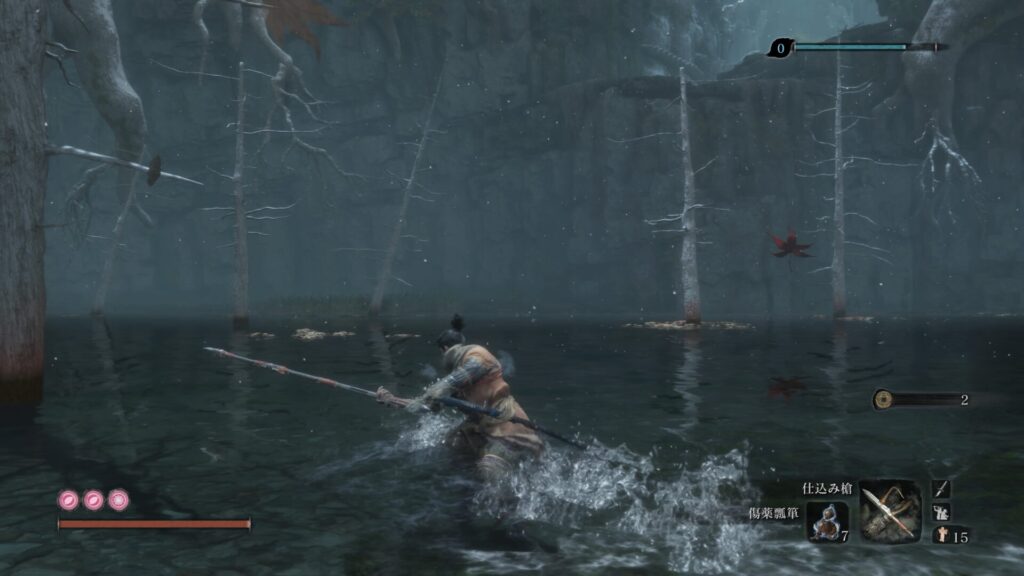
Task: Activate the Loaded Spear prosthetic tool icon
Action: [x=889, y=511]
